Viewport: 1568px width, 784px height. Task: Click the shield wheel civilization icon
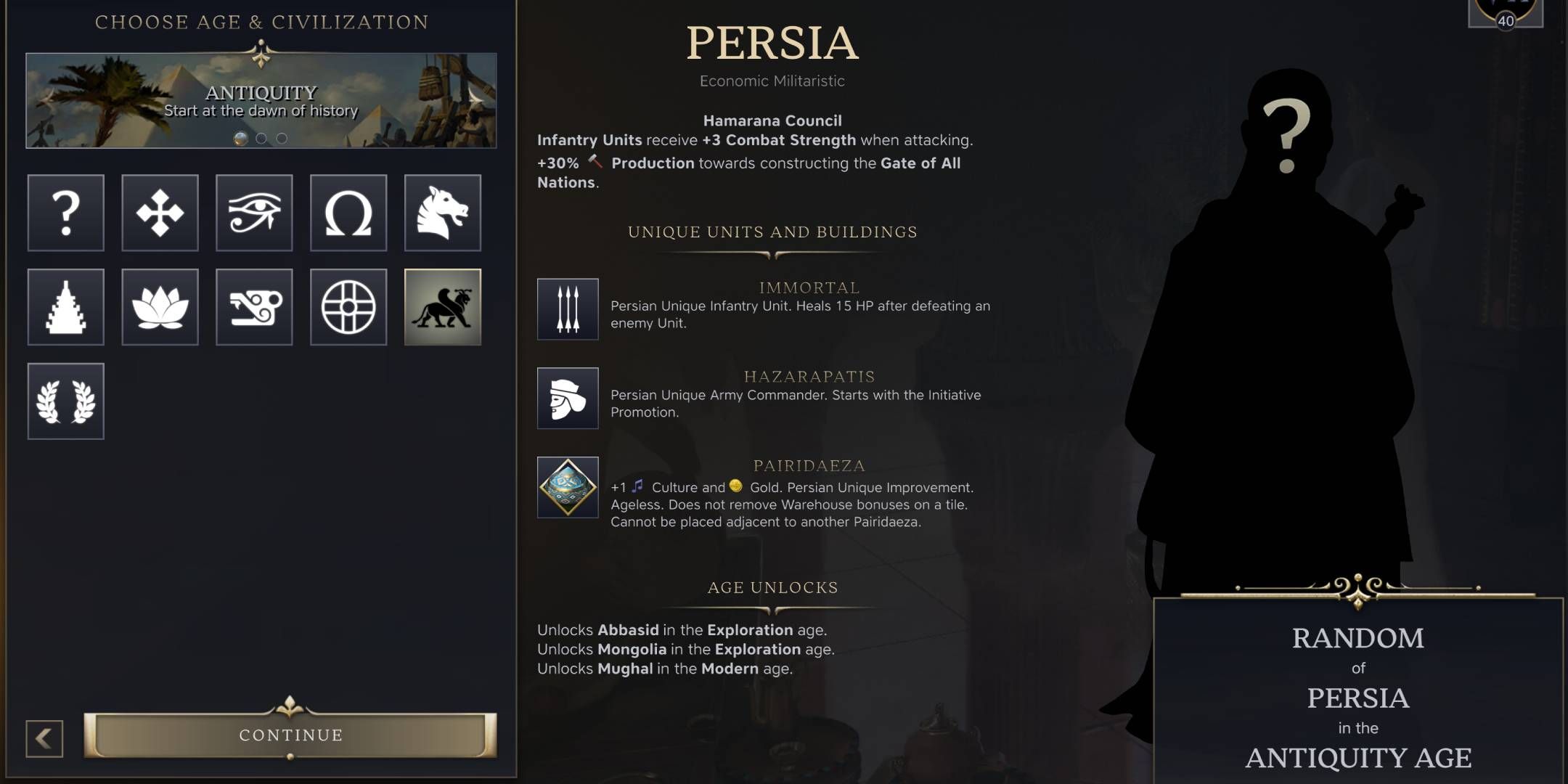click(x=348, y=306)
